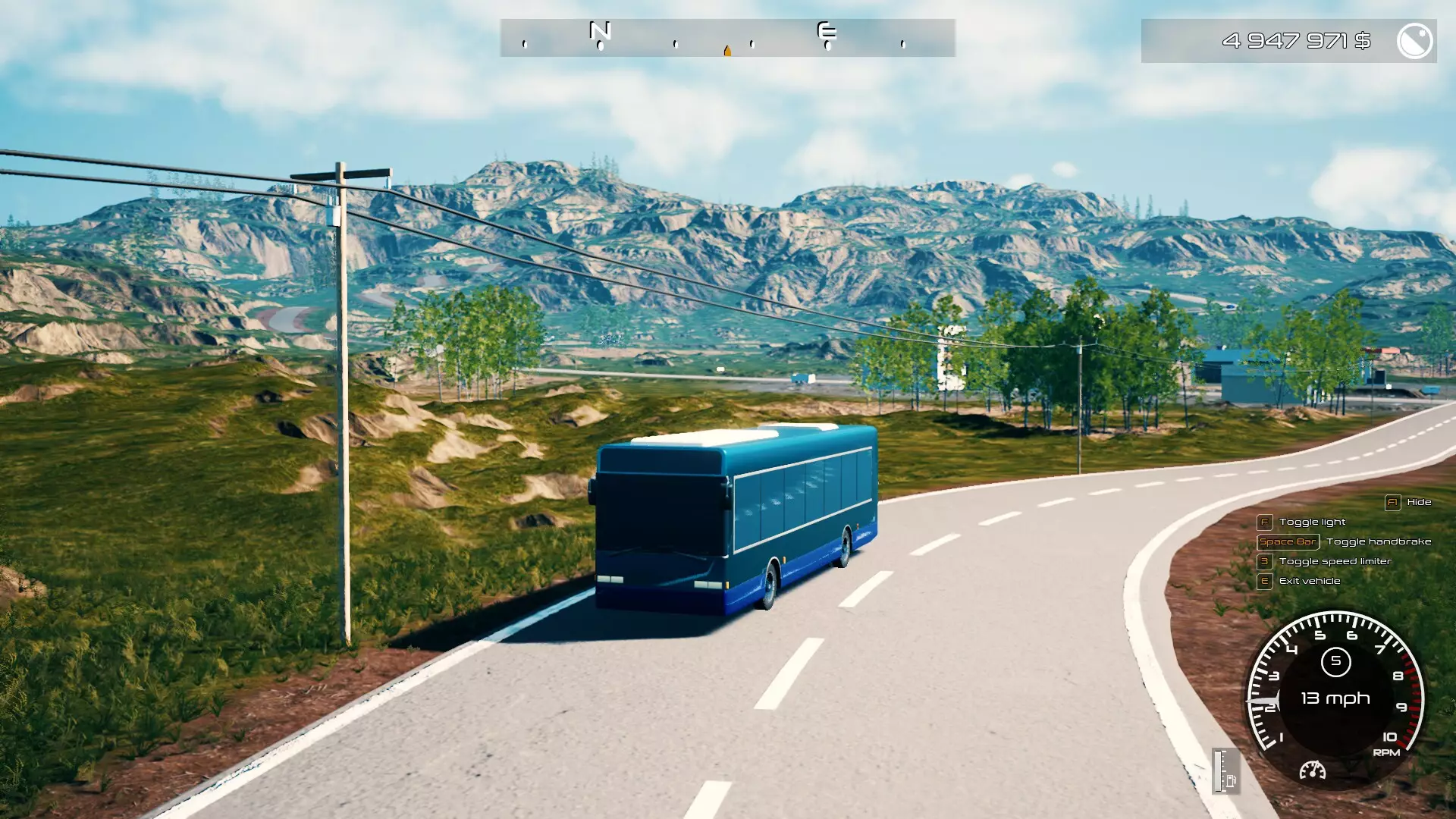This screenshot has width=1456, height=819.
Task: Toggle the handbrake via its hint entry
Action: coord(1379,541)
